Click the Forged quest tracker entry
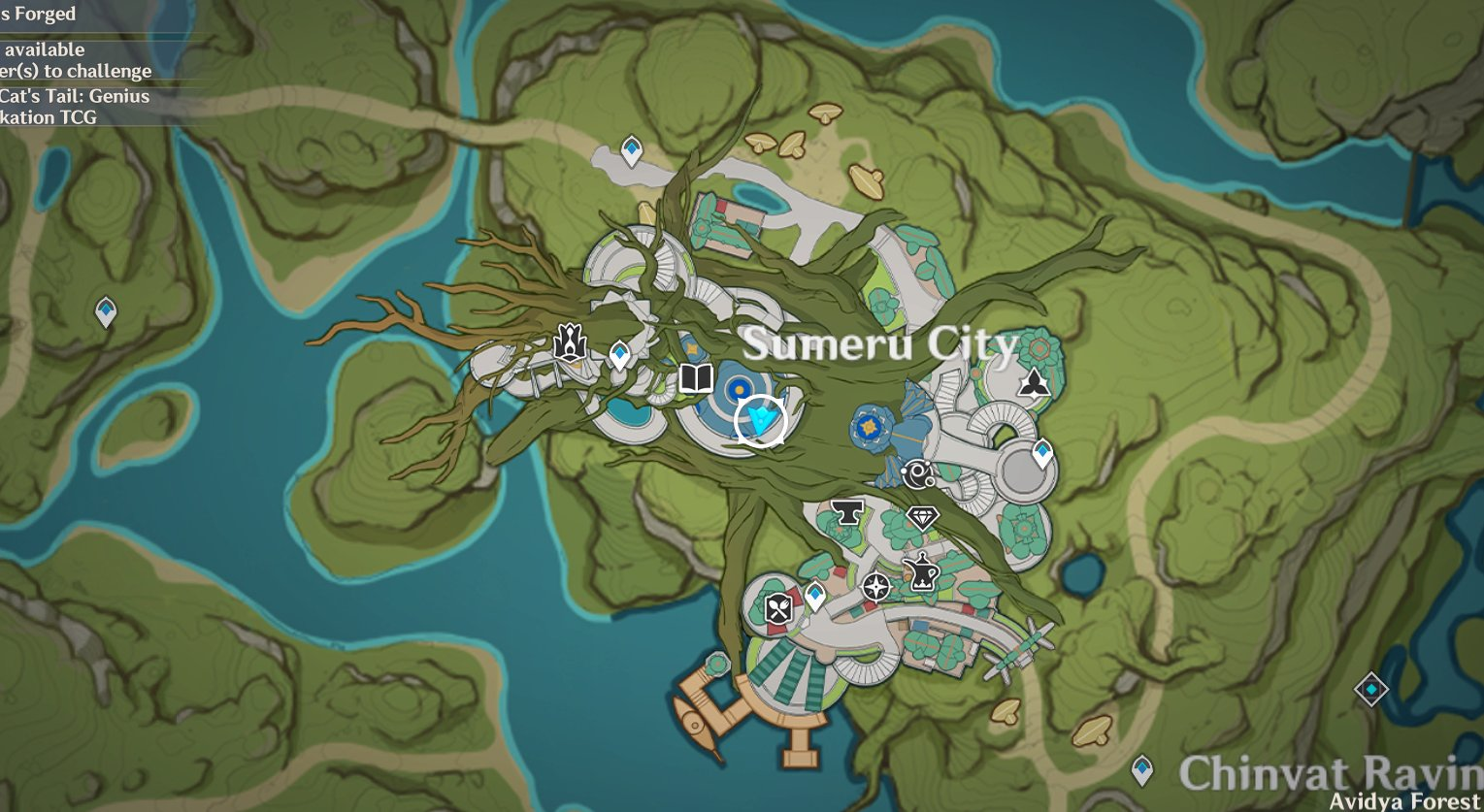Screen dimensions: 1484x812 click(x=39, y=15)
